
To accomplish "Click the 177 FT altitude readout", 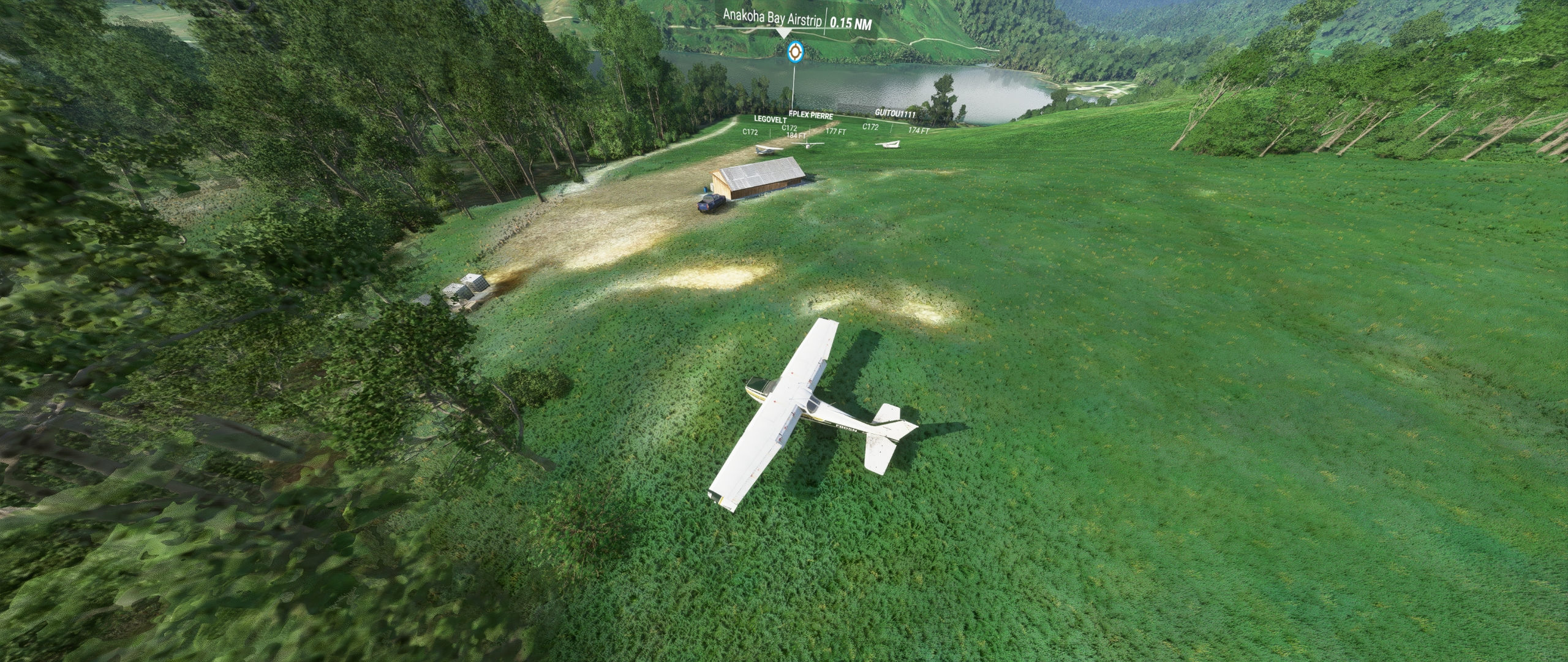I will [835, 132].
